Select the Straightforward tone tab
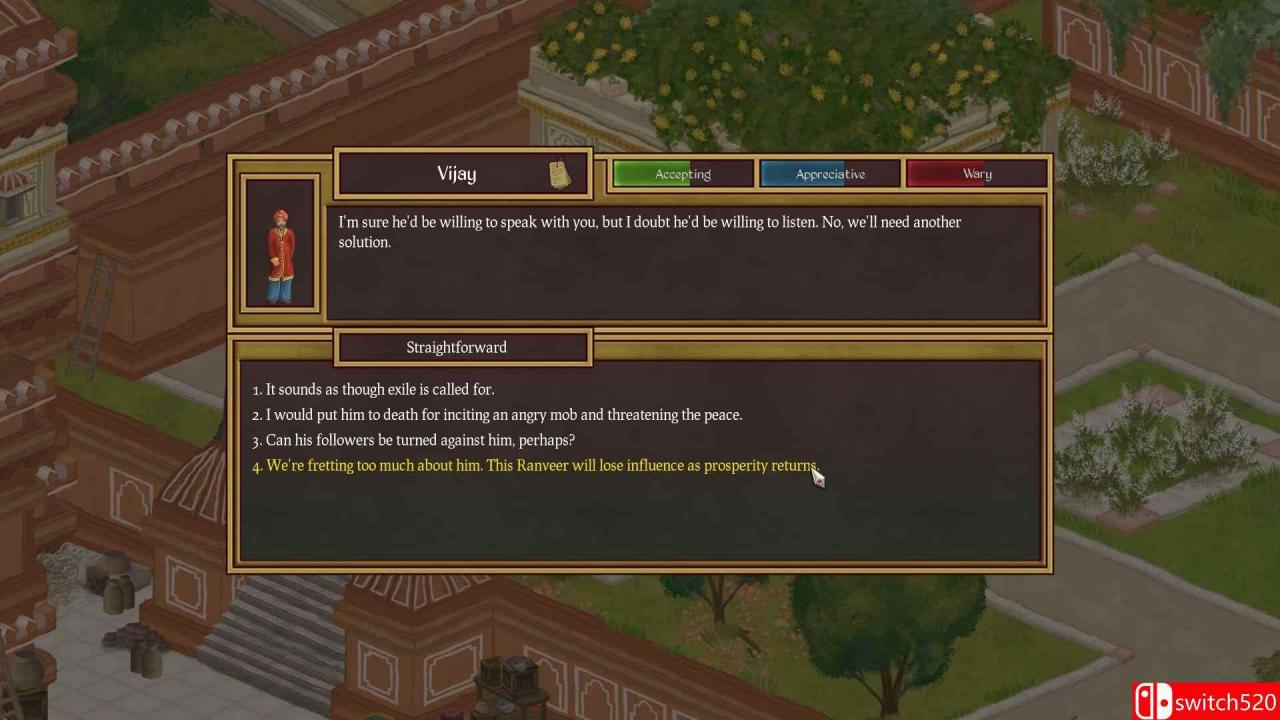This screenshot has height=720, width=1280. click(457, 347)
